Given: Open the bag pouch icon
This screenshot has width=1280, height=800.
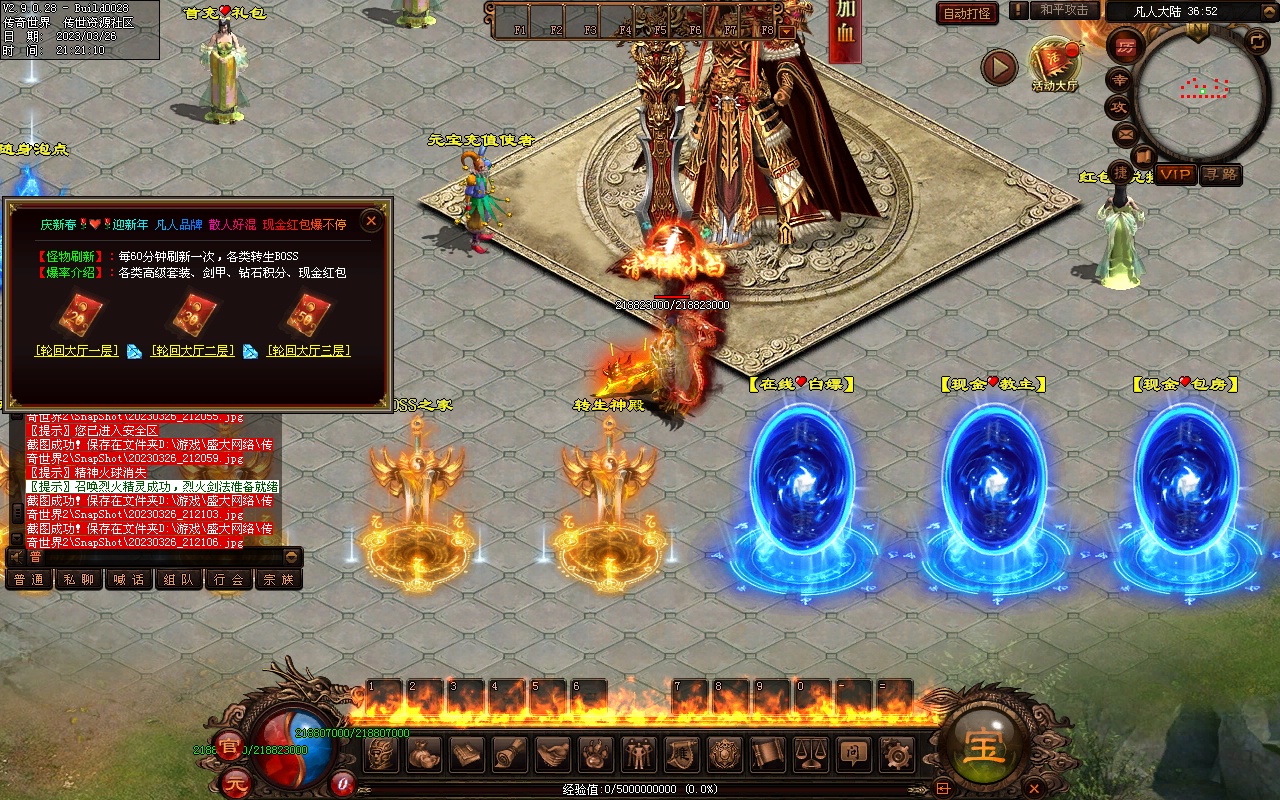Looking at the screenshot, I should tap(424, 753).
